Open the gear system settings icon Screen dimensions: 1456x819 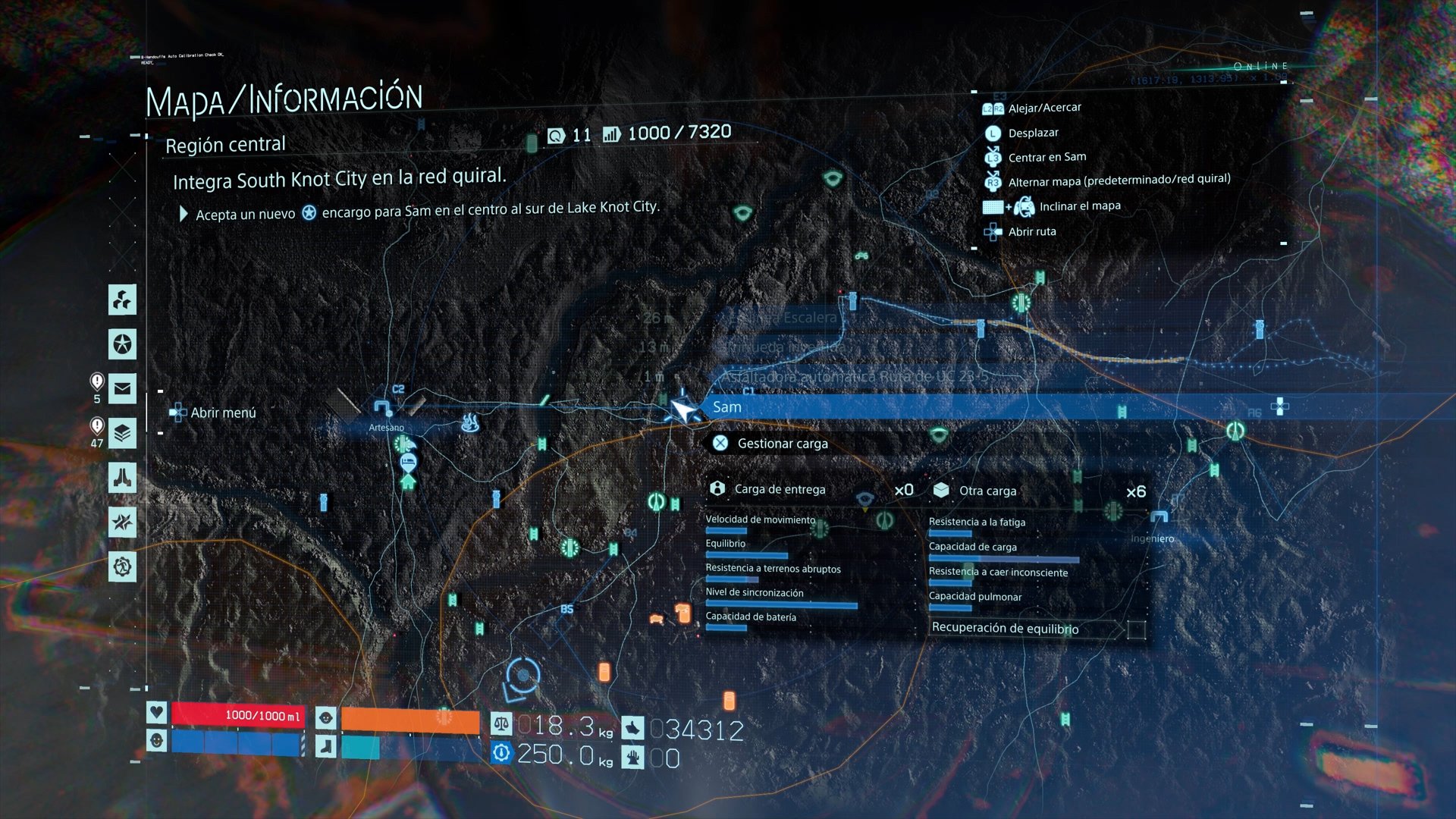click(x=122, y=566)
